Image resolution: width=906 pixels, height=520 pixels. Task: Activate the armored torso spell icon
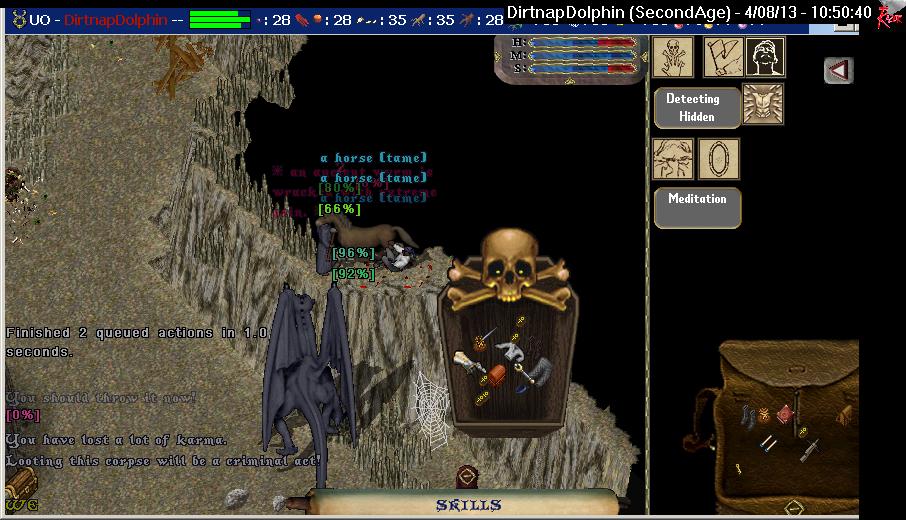pyautogui.click(x=763, y=104)
